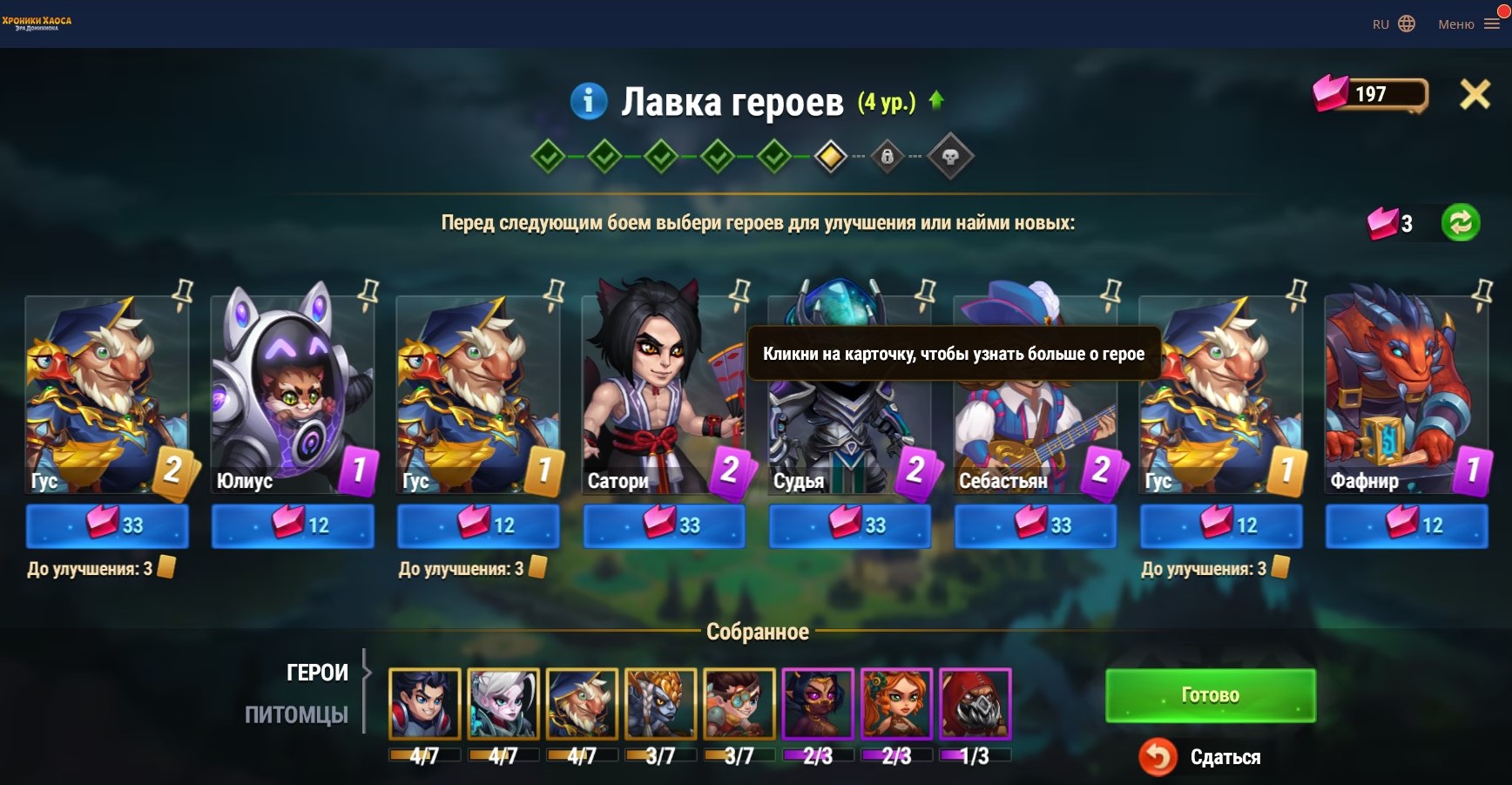
Task: Switch to the ПИТОМЦЫ tab
Action: [296, 714]
